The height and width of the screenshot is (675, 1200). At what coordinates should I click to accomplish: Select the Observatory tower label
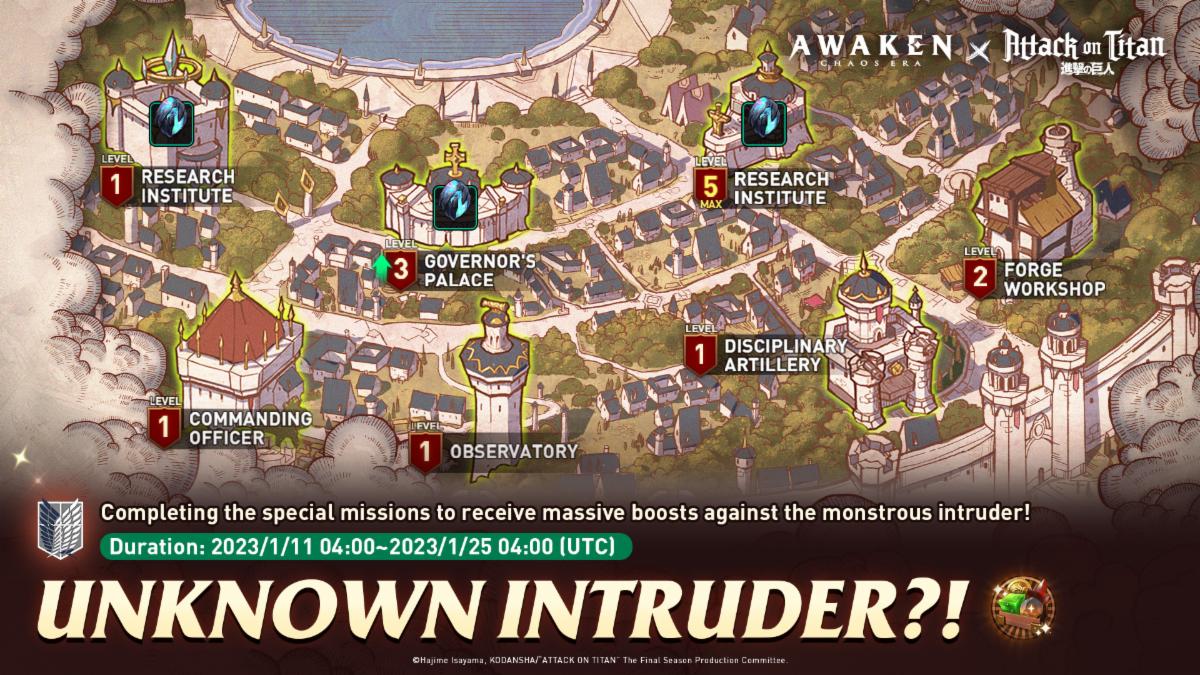click(x=513, y=451)
